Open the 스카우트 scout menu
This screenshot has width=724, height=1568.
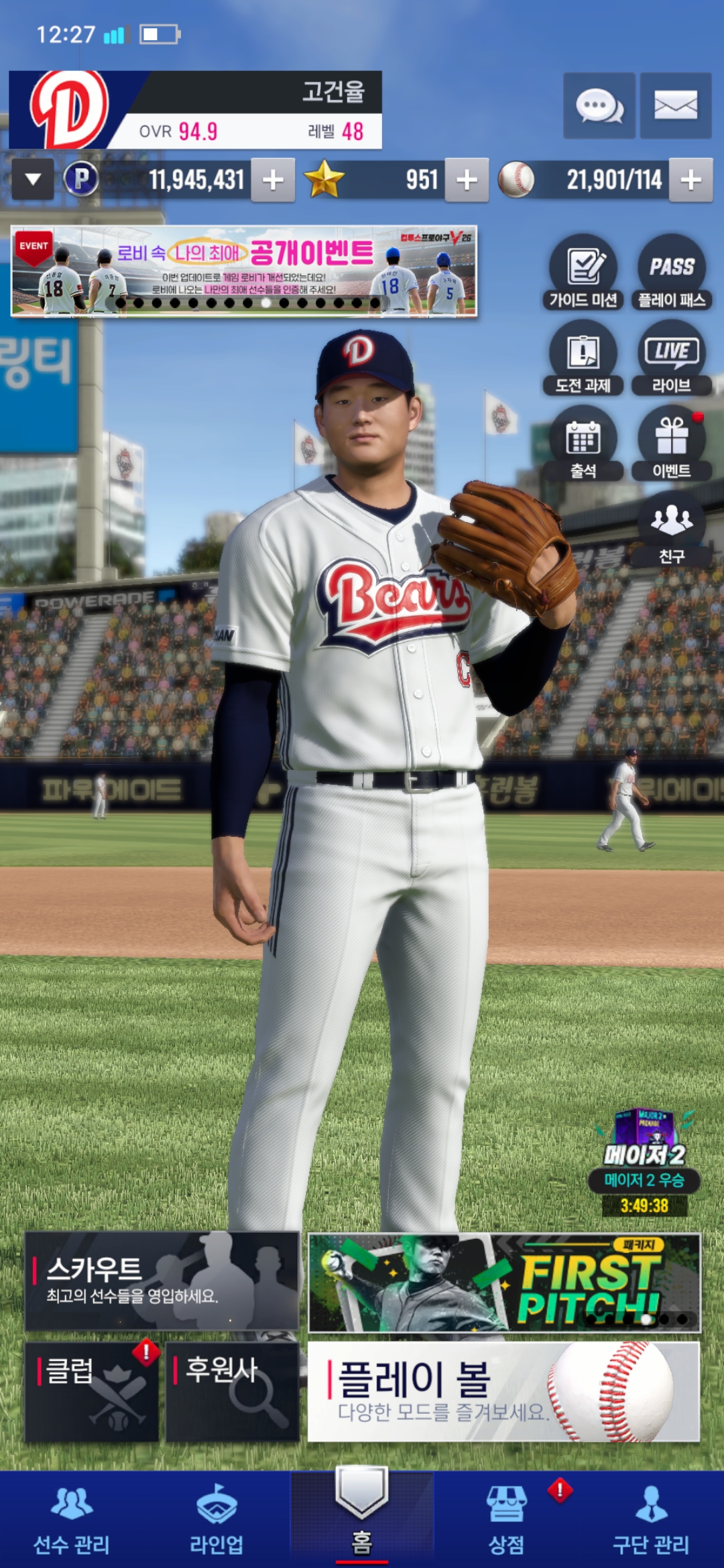162,1281
